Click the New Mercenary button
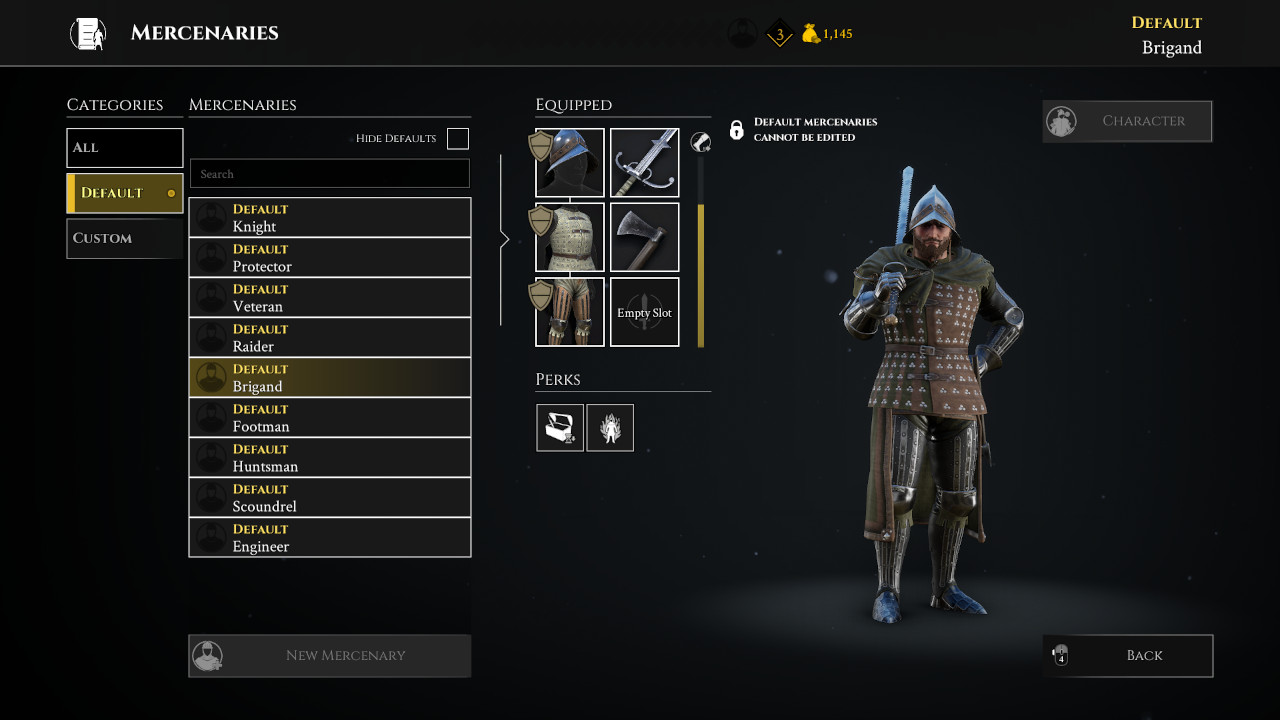Screen dimensions: 1280x720 (x=330, y=655)
